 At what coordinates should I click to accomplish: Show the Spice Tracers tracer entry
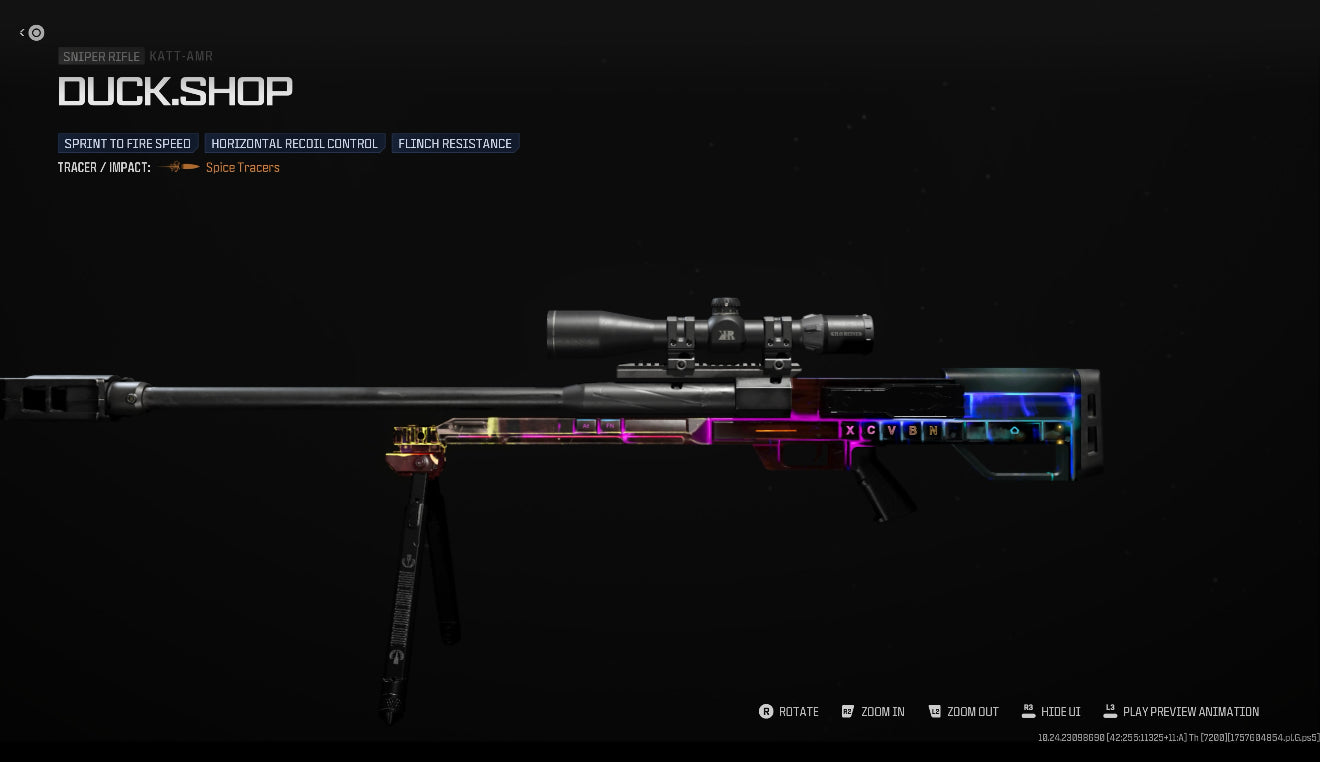pos(242,168)
